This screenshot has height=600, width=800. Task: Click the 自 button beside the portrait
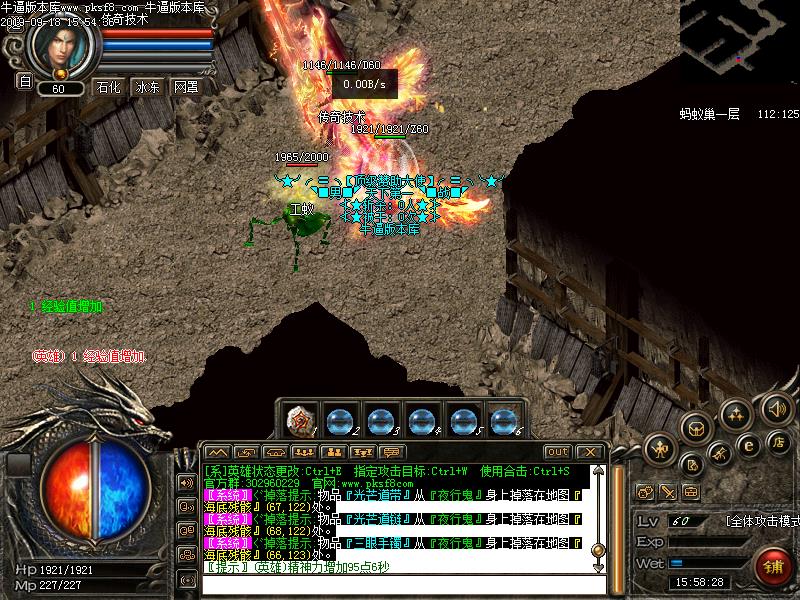pyautogui.click(x=25, y=82)
